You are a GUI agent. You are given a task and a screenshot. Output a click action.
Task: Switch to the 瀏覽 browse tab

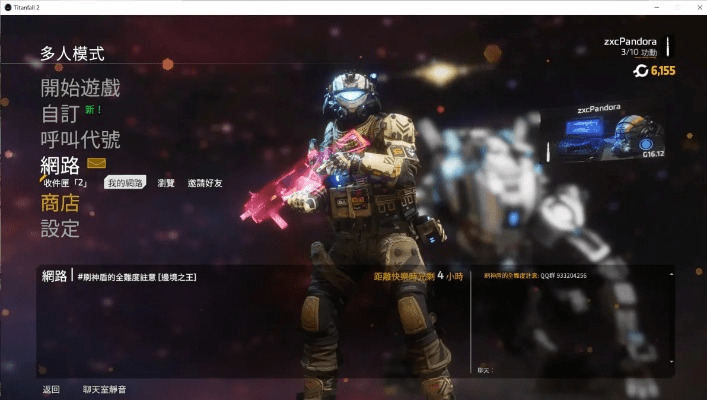(x=166, y=183)
